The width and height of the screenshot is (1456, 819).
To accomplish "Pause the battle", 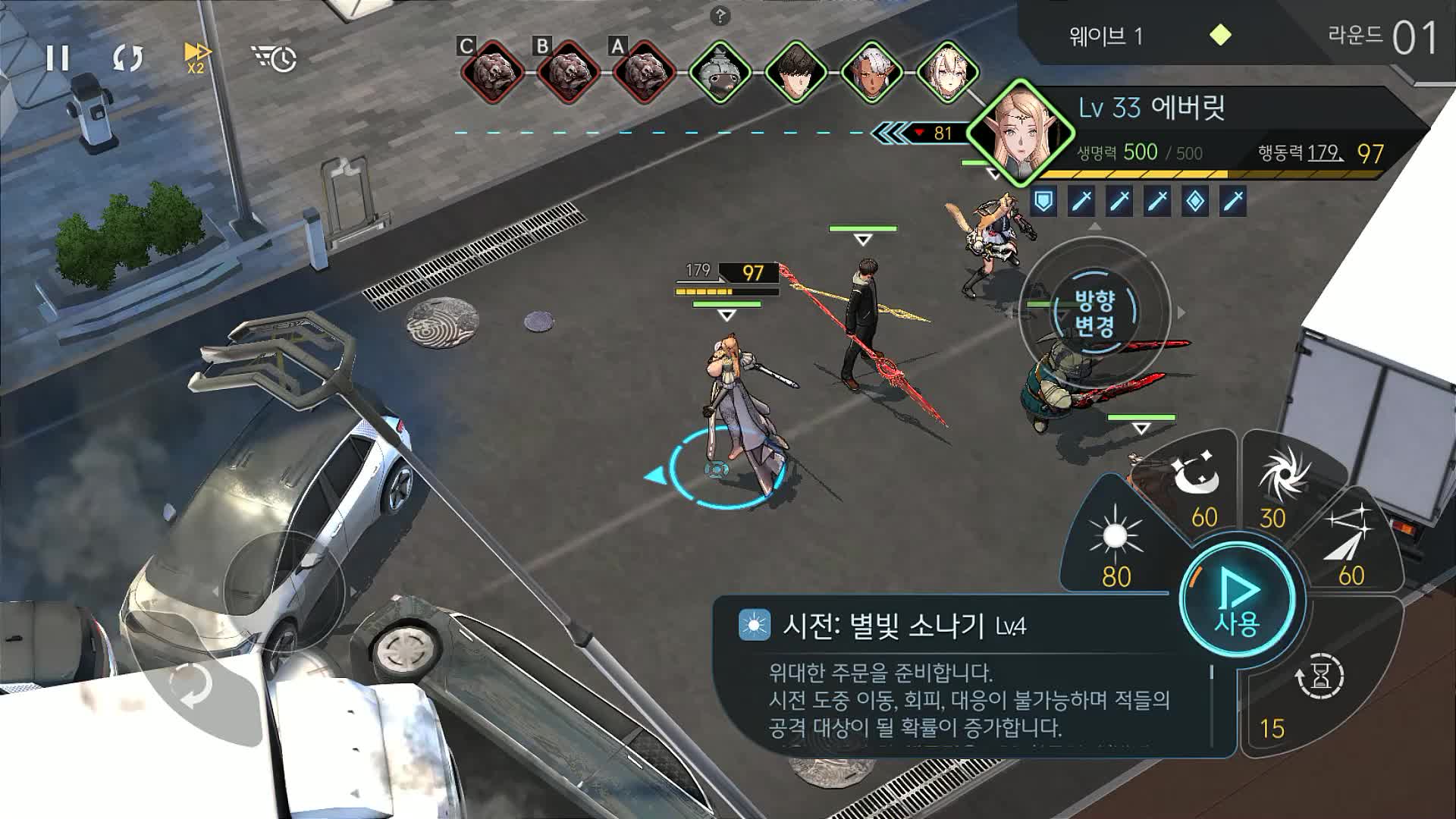I will pos(58,58).
